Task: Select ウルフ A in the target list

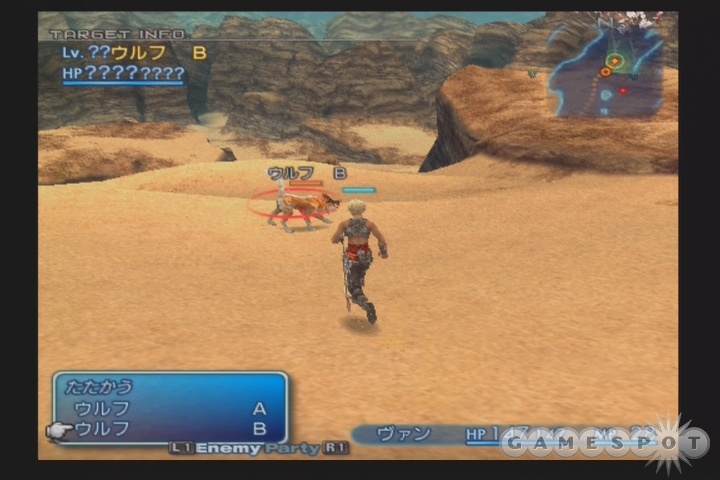Action: pyautogui.click(x=170, y=408)
